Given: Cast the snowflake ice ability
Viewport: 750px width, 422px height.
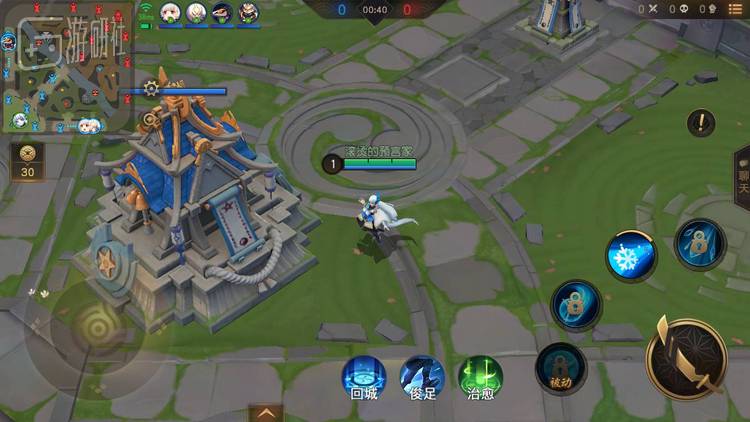Looking at the screenshot, I should tap(630, 256).
